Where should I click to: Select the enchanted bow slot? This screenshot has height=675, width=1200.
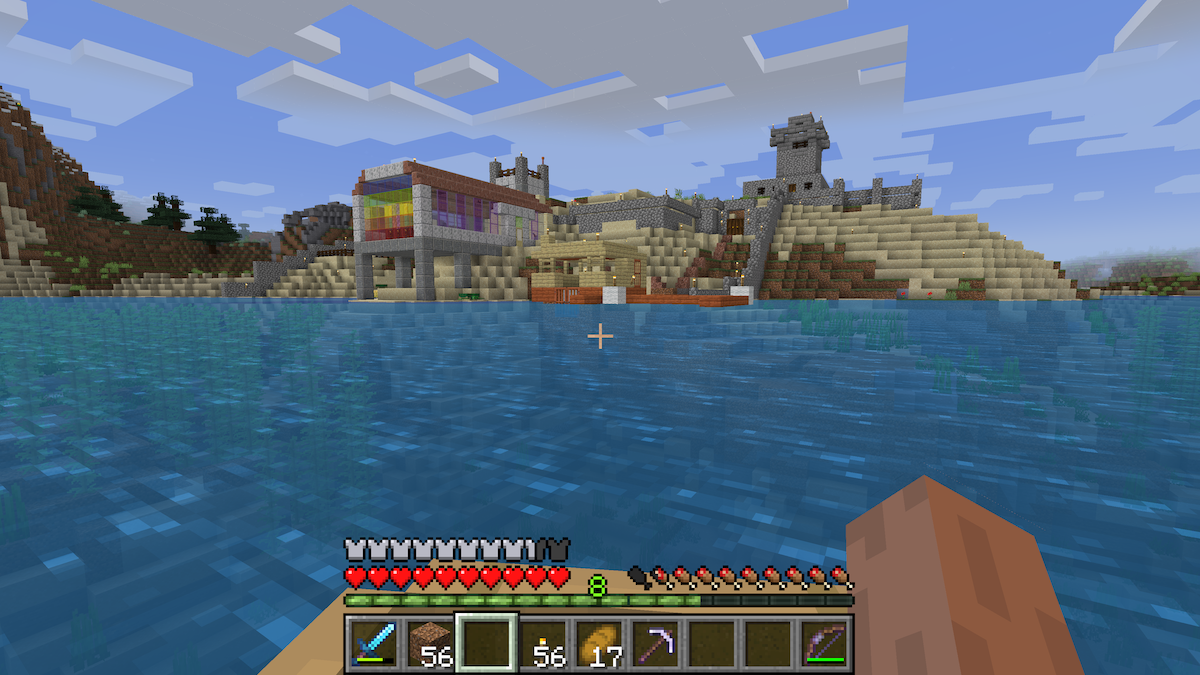pyautogui.click(x=825, y=642)
